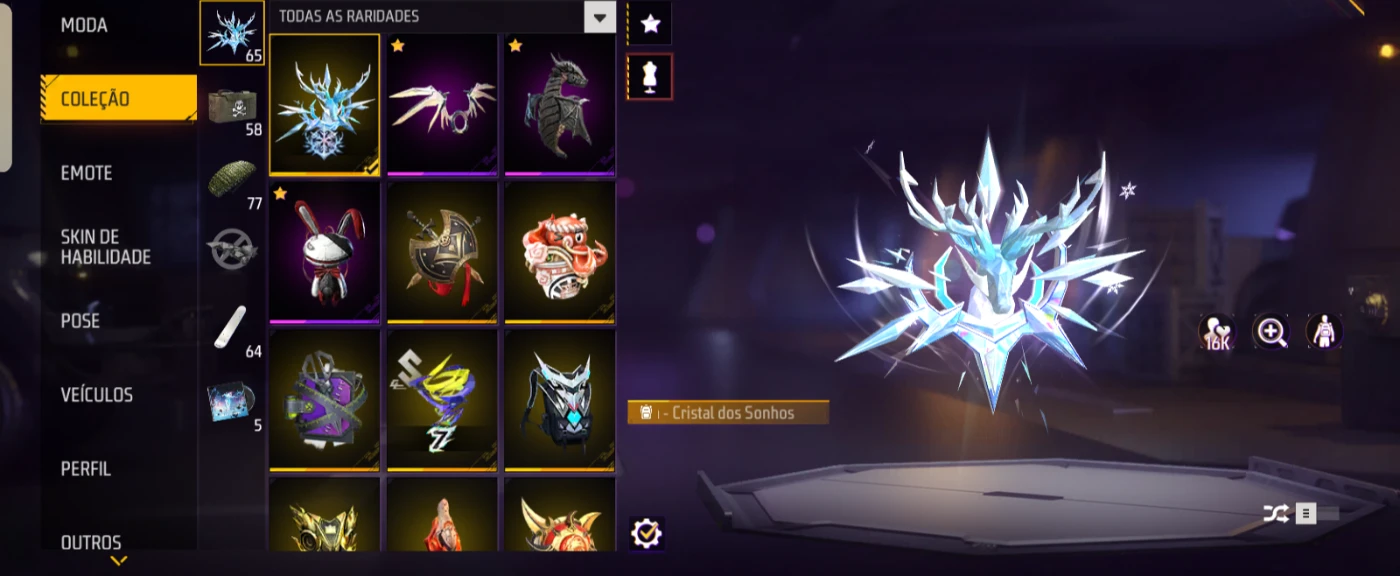
Task: Select the crystal deer backpack skin
Action: (x=324, y=104)
